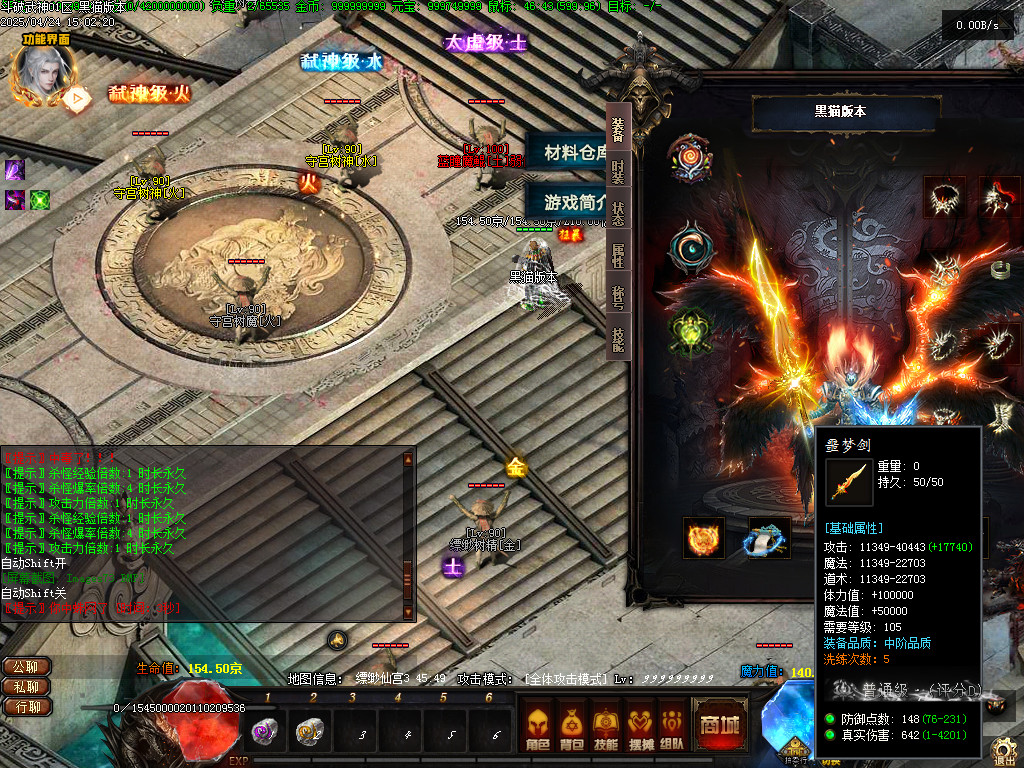Open the 组队 team menu
Screen dimensions: 1024x768
click(x=672, y=724)
